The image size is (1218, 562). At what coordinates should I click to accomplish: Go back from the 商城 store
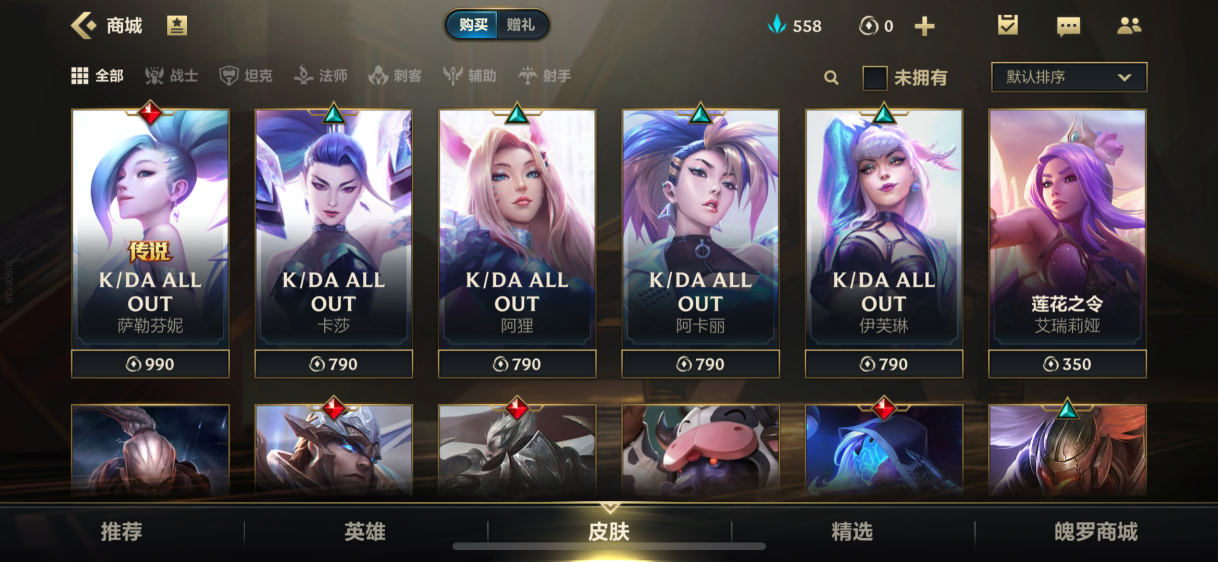tap(84, 26)
